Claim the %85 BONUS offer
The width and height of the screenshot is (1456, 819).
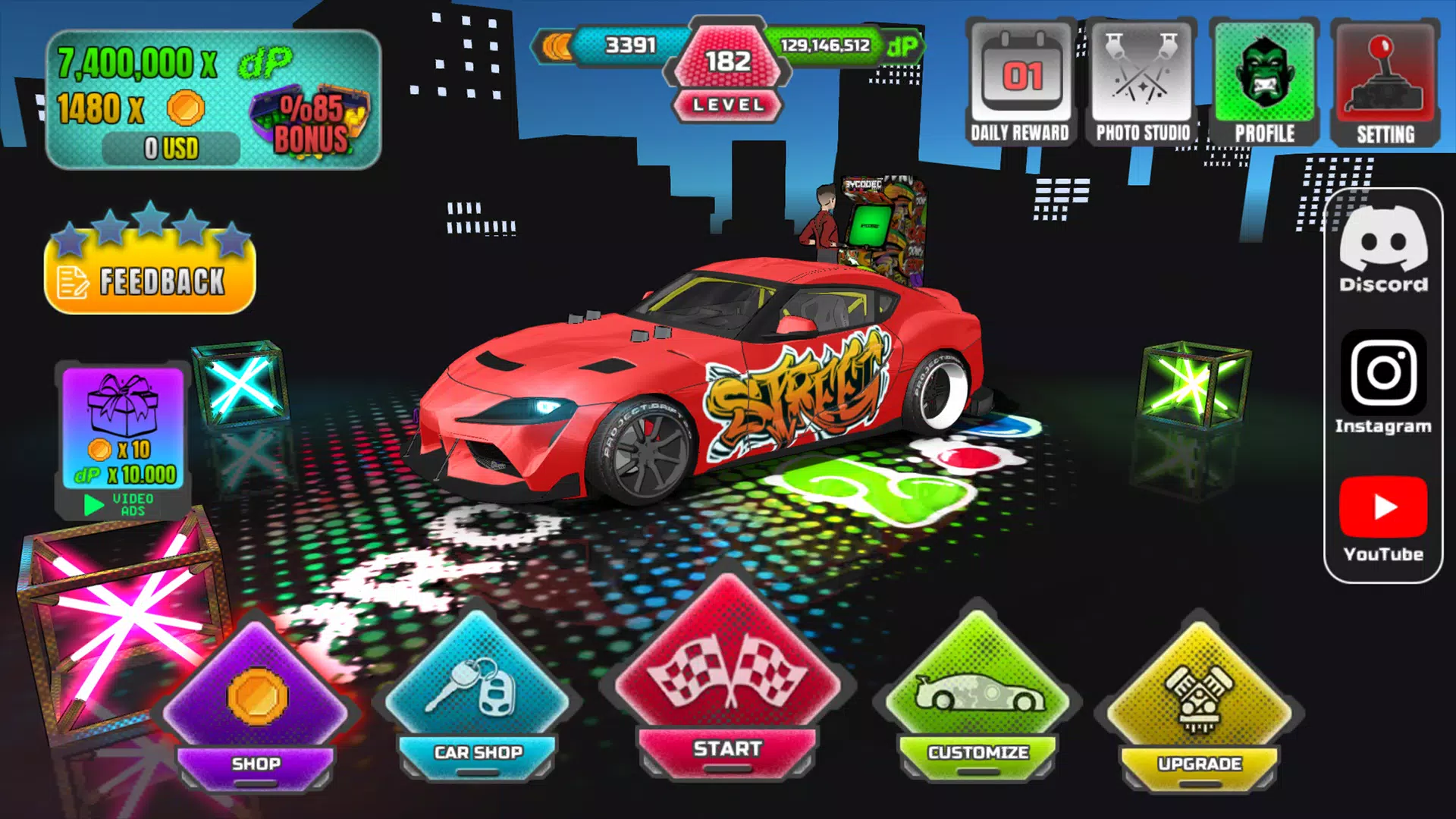(x=309, y=118)
